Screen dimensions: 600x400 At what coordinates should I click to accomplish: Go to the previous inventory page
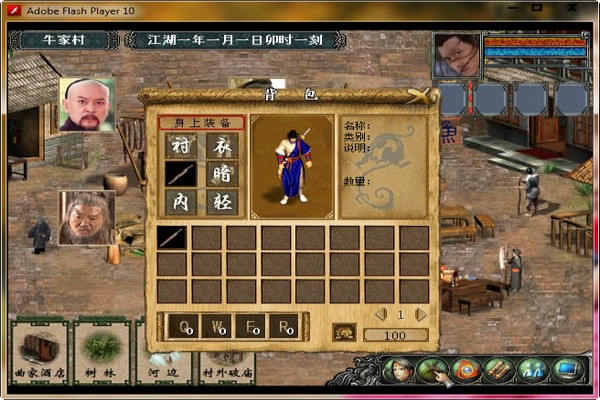[380, 314]
